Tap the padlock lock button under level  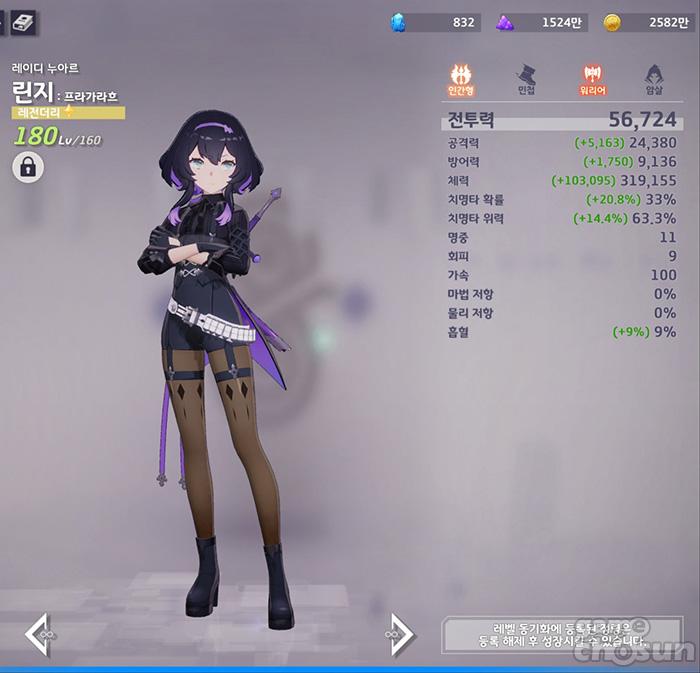27,167
